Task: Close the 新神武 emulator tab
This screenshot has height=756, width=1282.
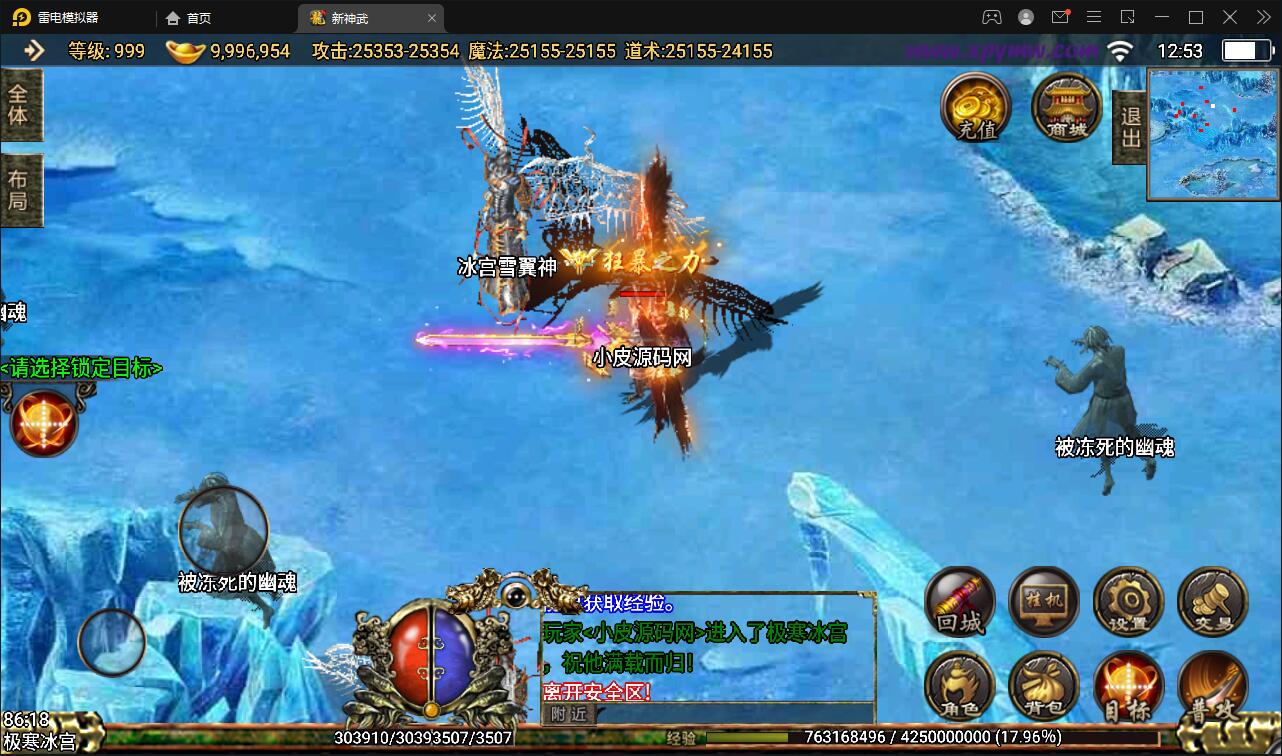Action: (x=432, y=18)
